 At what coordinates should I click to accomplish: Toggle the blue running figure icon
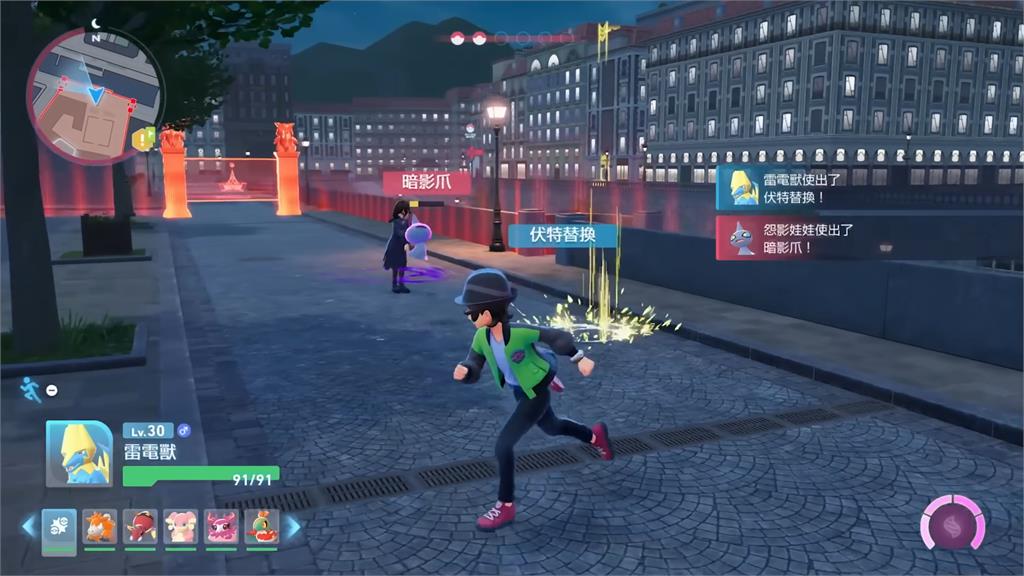click(31, 389)
